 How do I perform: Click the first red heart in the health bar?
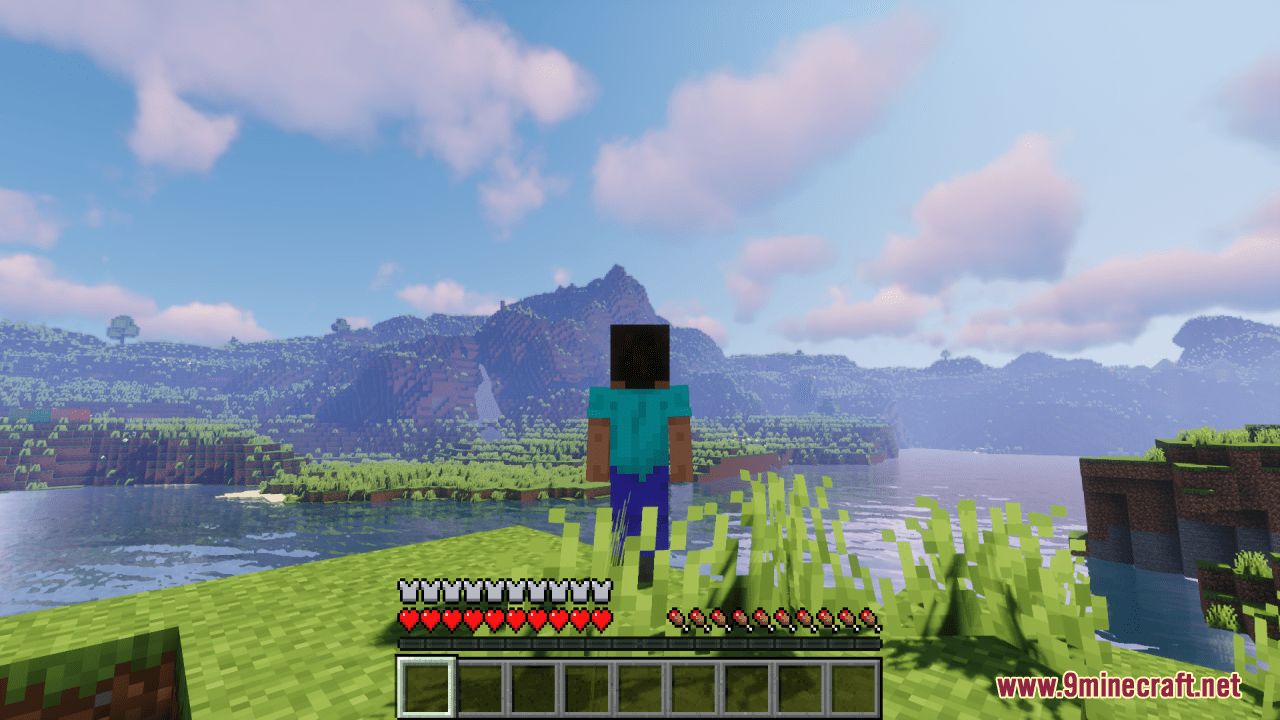click(x=408, y=618)
